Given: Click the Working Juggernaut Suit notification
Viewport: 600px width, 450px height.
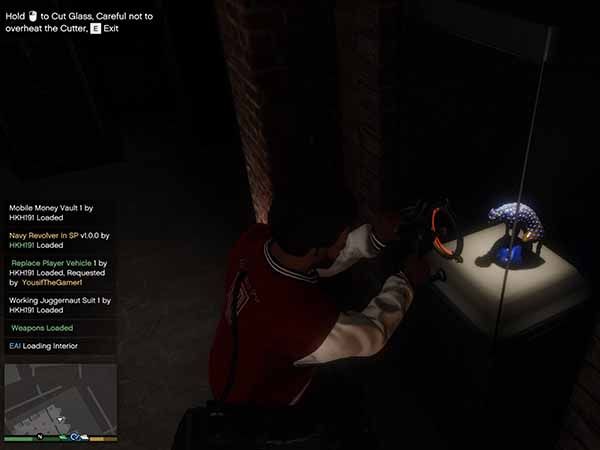Looking at the screenshot, I should [58, 304].
